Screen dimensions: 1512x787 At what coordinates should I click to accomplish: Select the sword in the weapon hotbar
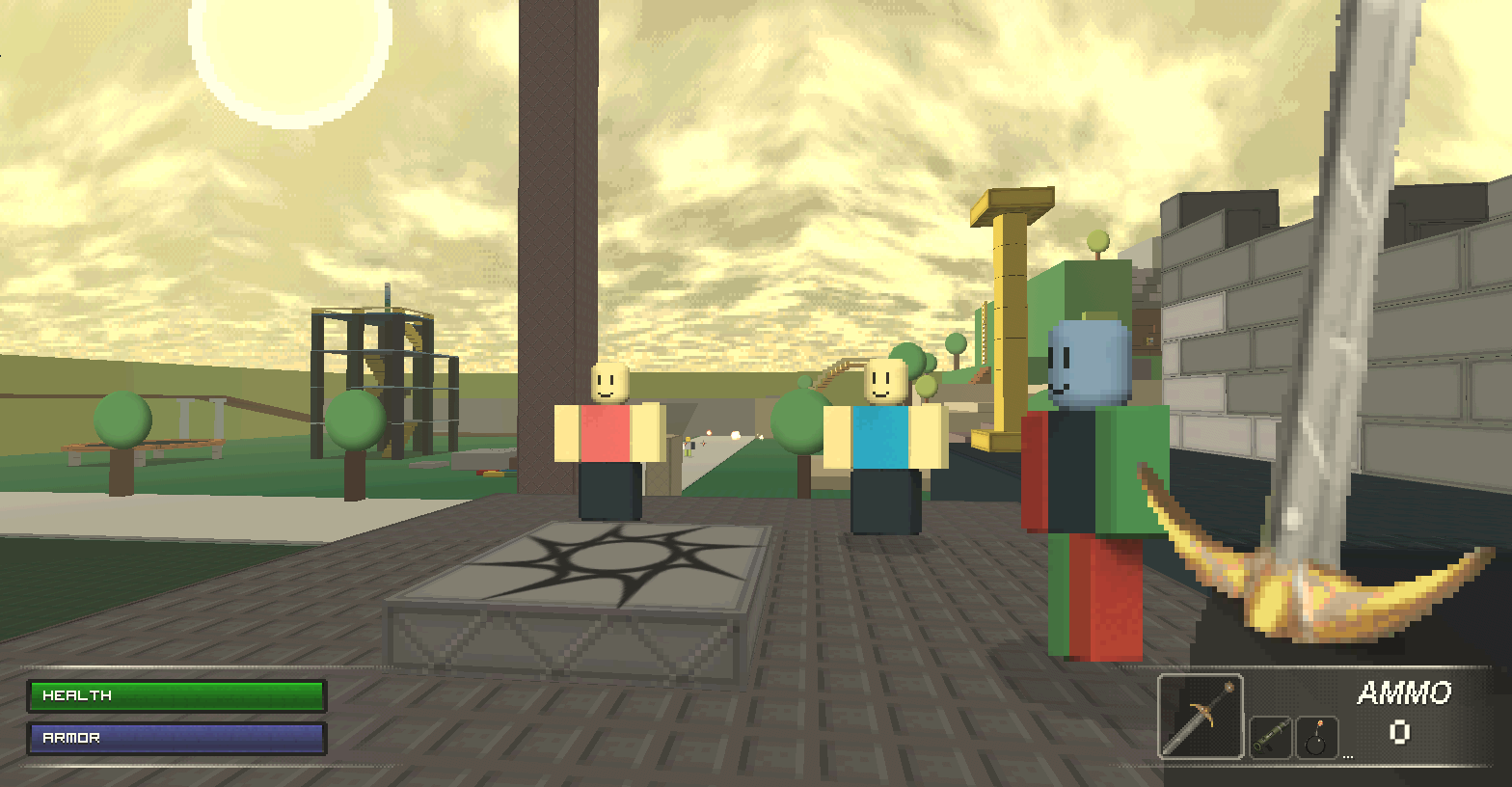[1199, 716]
